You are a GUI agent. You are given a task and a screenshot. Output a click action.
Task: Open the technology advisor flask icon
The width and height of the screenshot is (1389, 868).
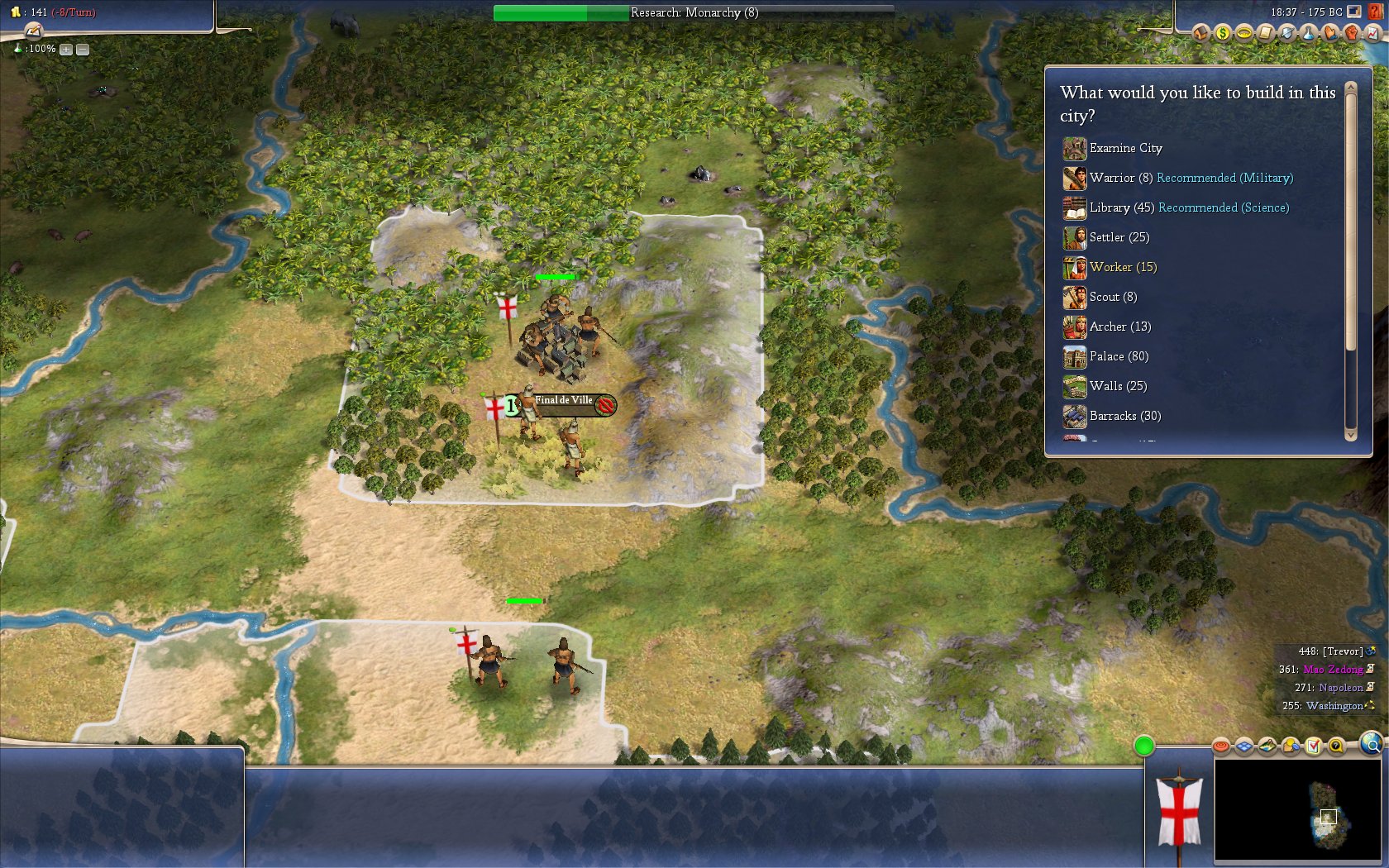1308,33
